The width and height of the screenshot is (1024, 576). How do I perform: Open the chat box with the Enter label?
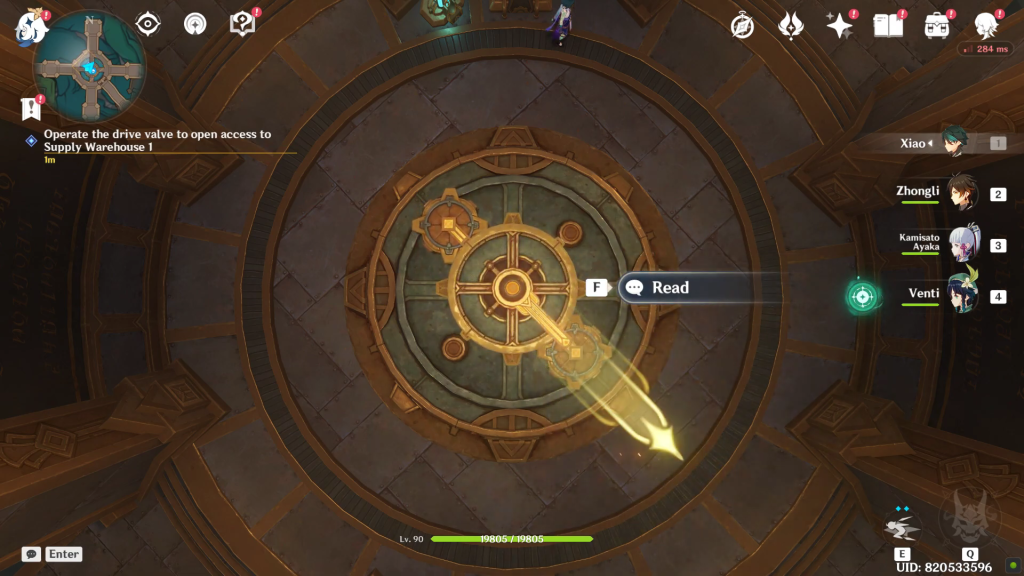pos(52,554)
